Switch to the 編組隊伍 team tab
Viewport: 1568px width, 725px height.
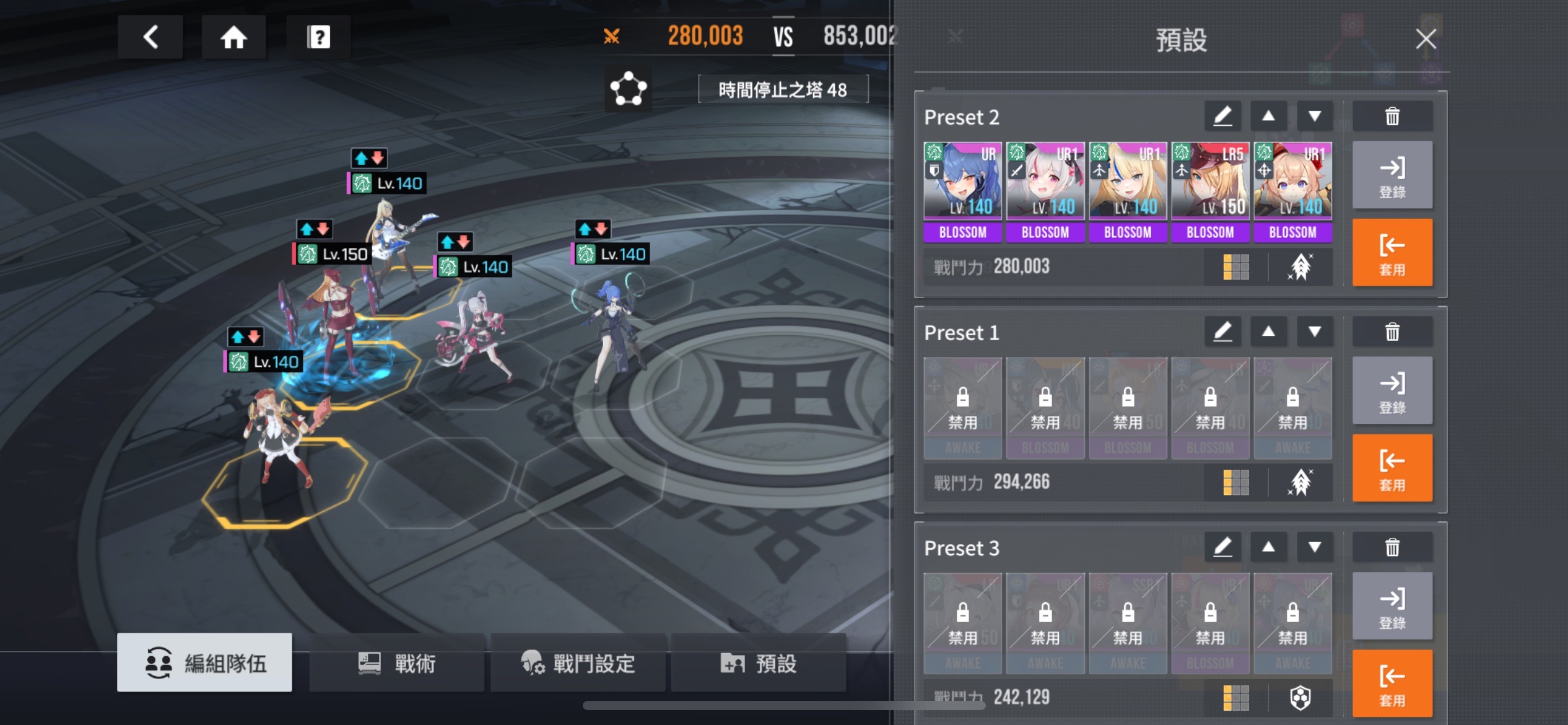pyautogui.click(x=204, y=662)
